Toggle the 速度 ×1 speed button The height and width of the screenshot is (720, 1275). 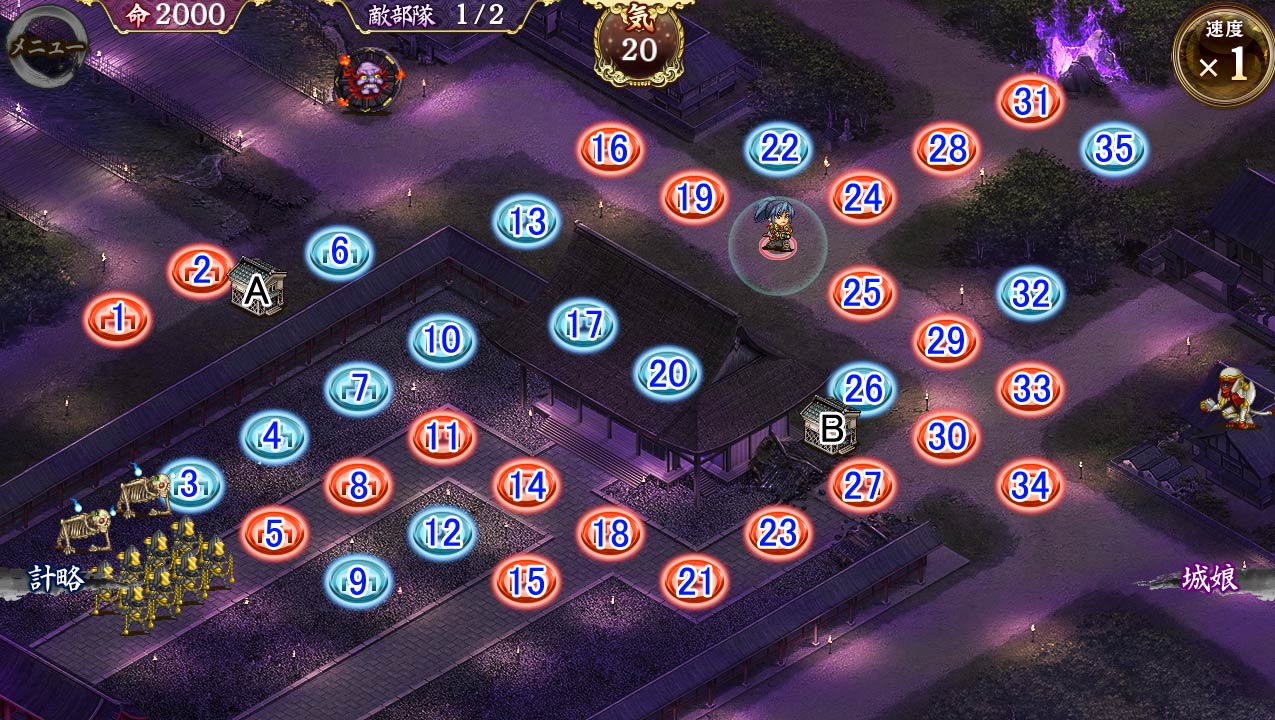(1223, 57)
